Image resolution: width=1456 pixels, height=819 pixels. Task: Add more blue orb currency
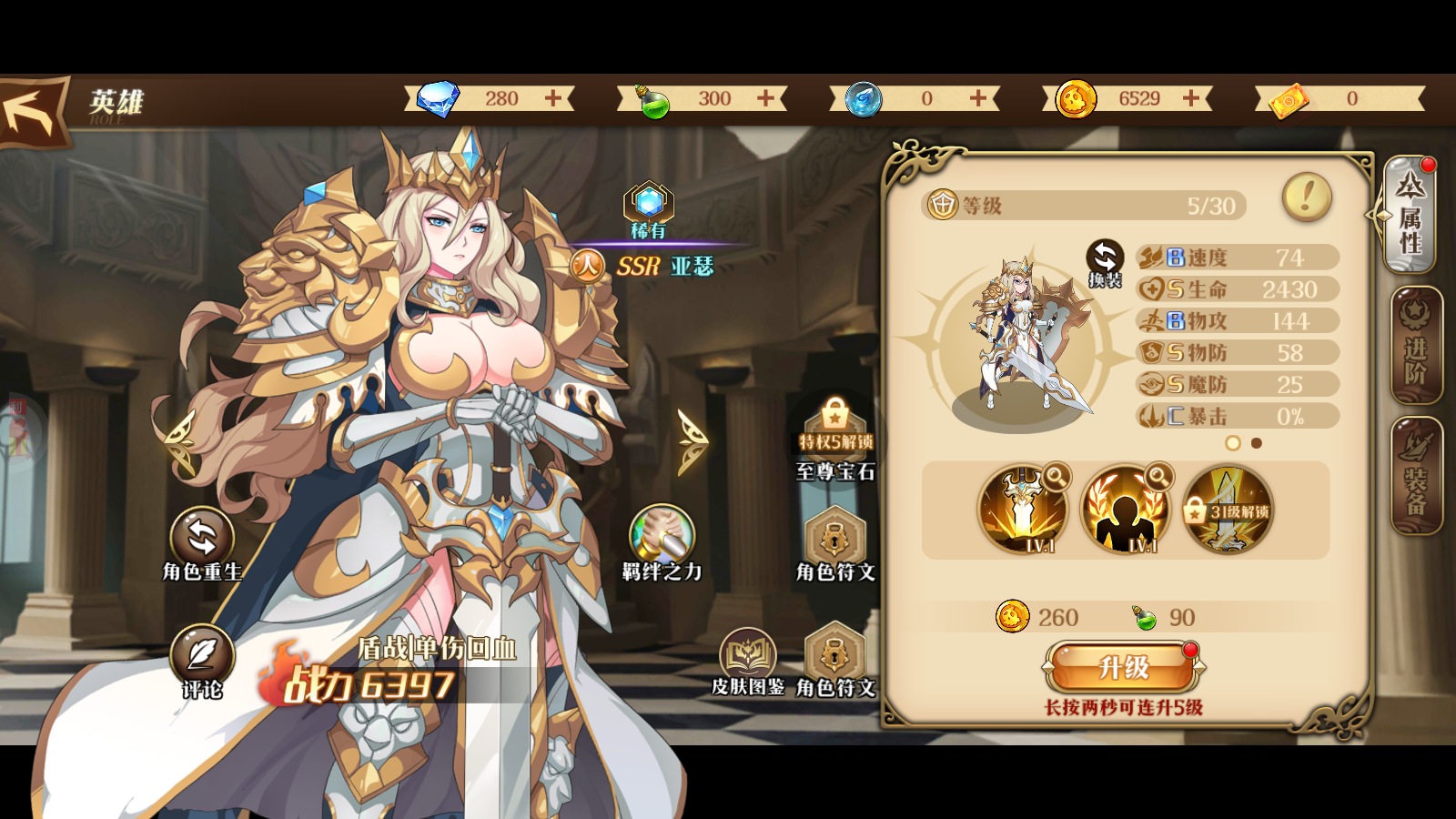point(978,98)
